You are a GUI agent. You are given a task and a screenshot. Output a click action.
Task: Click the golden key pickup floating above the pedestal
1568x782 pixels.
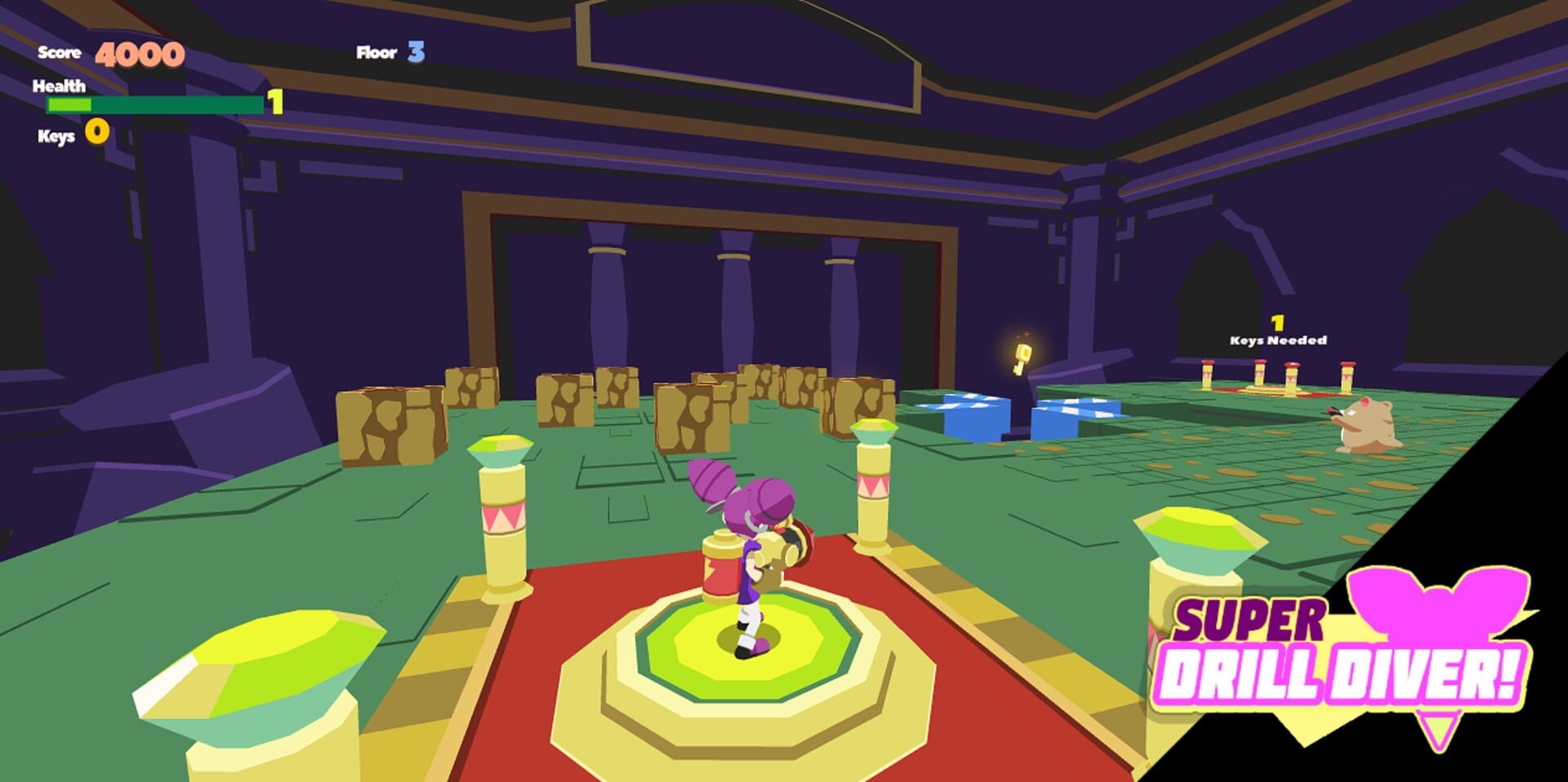click(x=1022, y=357)
